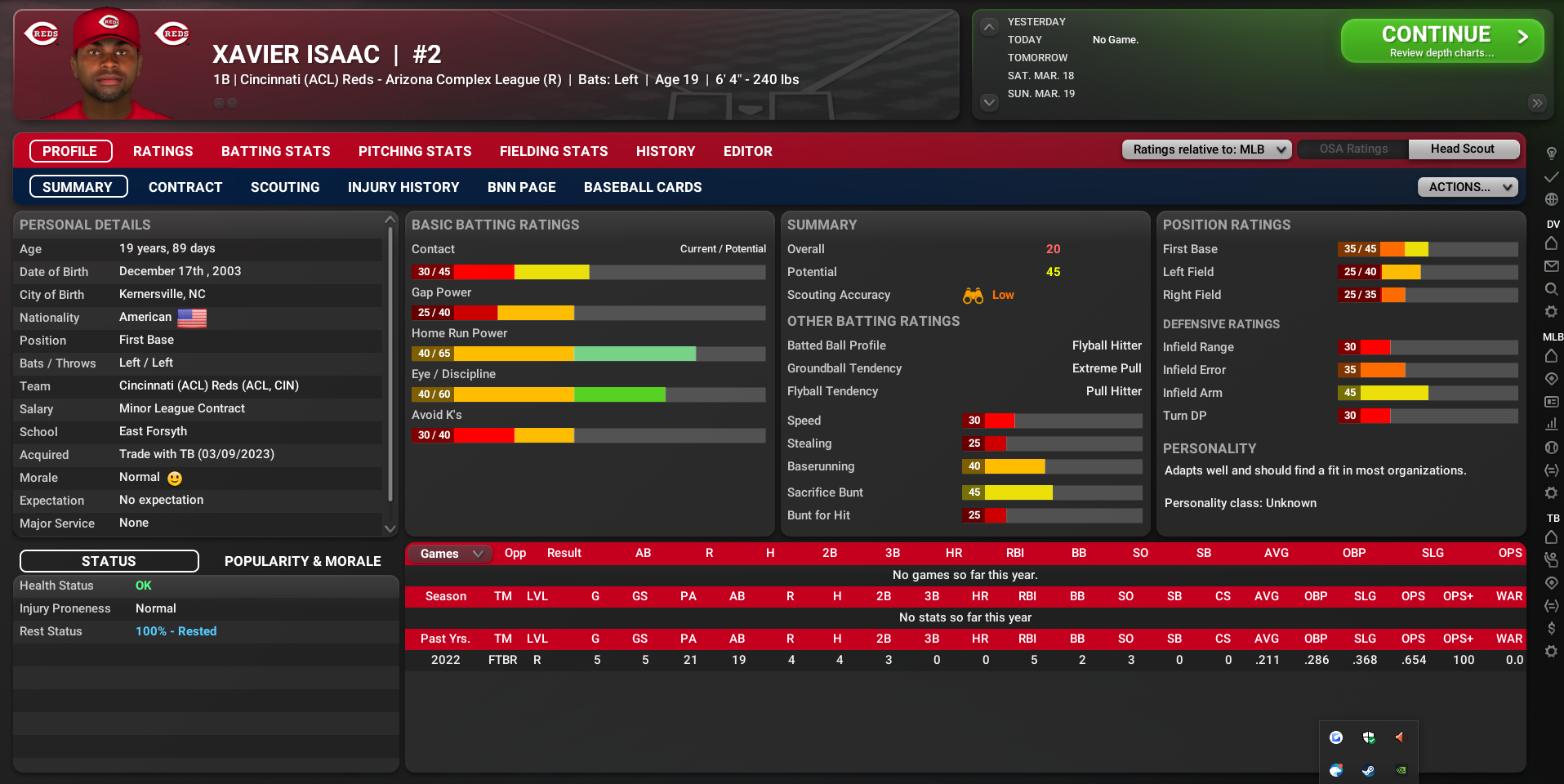The height and width of the screenshot is (784, 1564).
Task: Toggle ratings display to OSA Ratings
Action: pyautogui.click(x=1352, y=149)
